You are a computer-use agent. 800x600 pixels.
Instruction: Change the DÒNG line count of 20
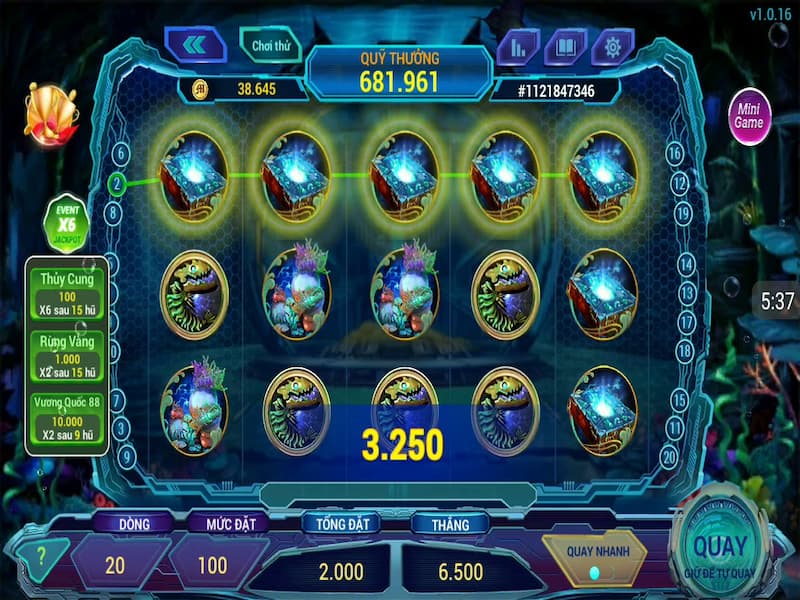(115, 565)
